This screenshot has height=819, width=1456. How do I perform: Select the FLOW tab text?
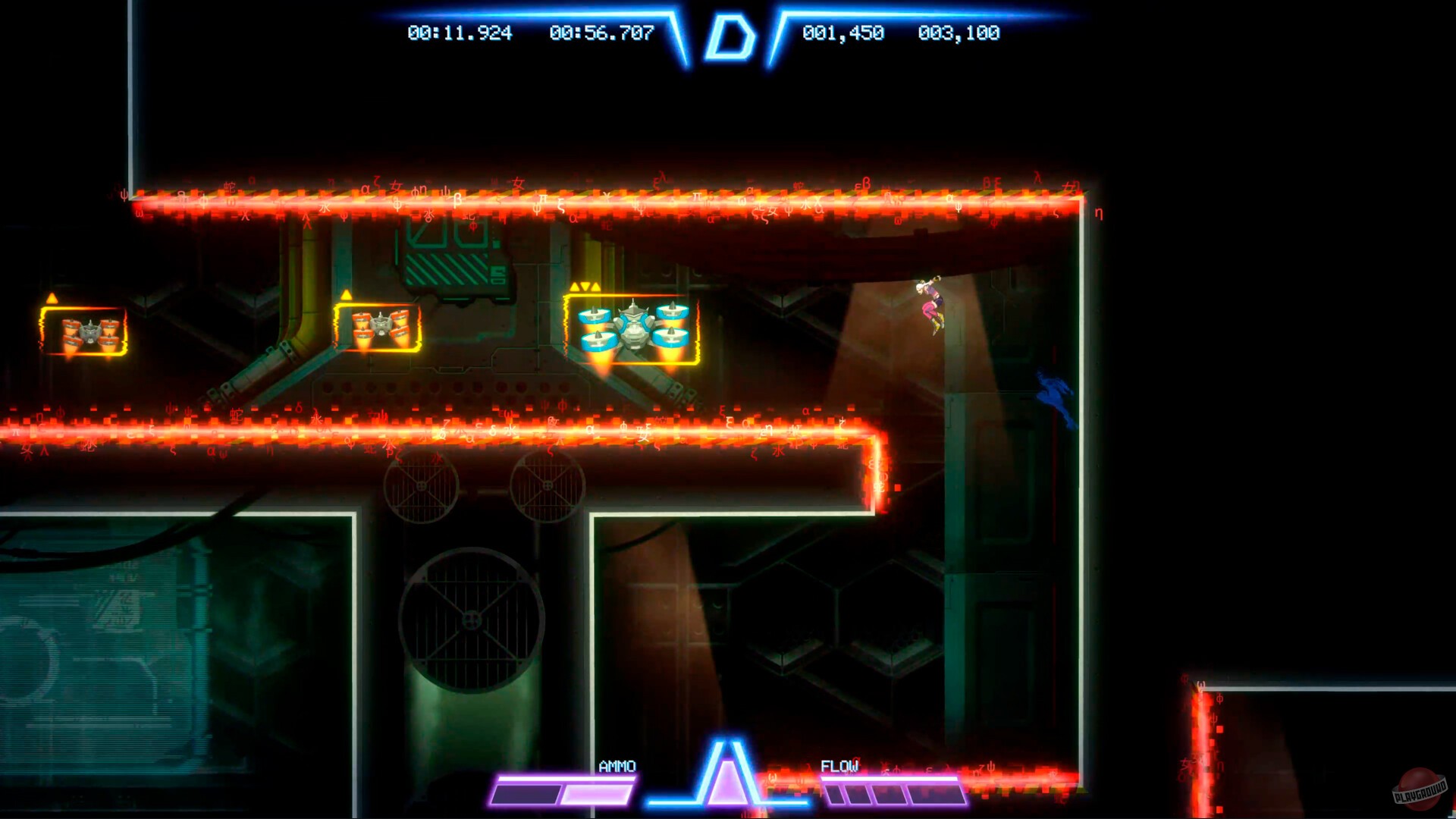tap(841, 767)
